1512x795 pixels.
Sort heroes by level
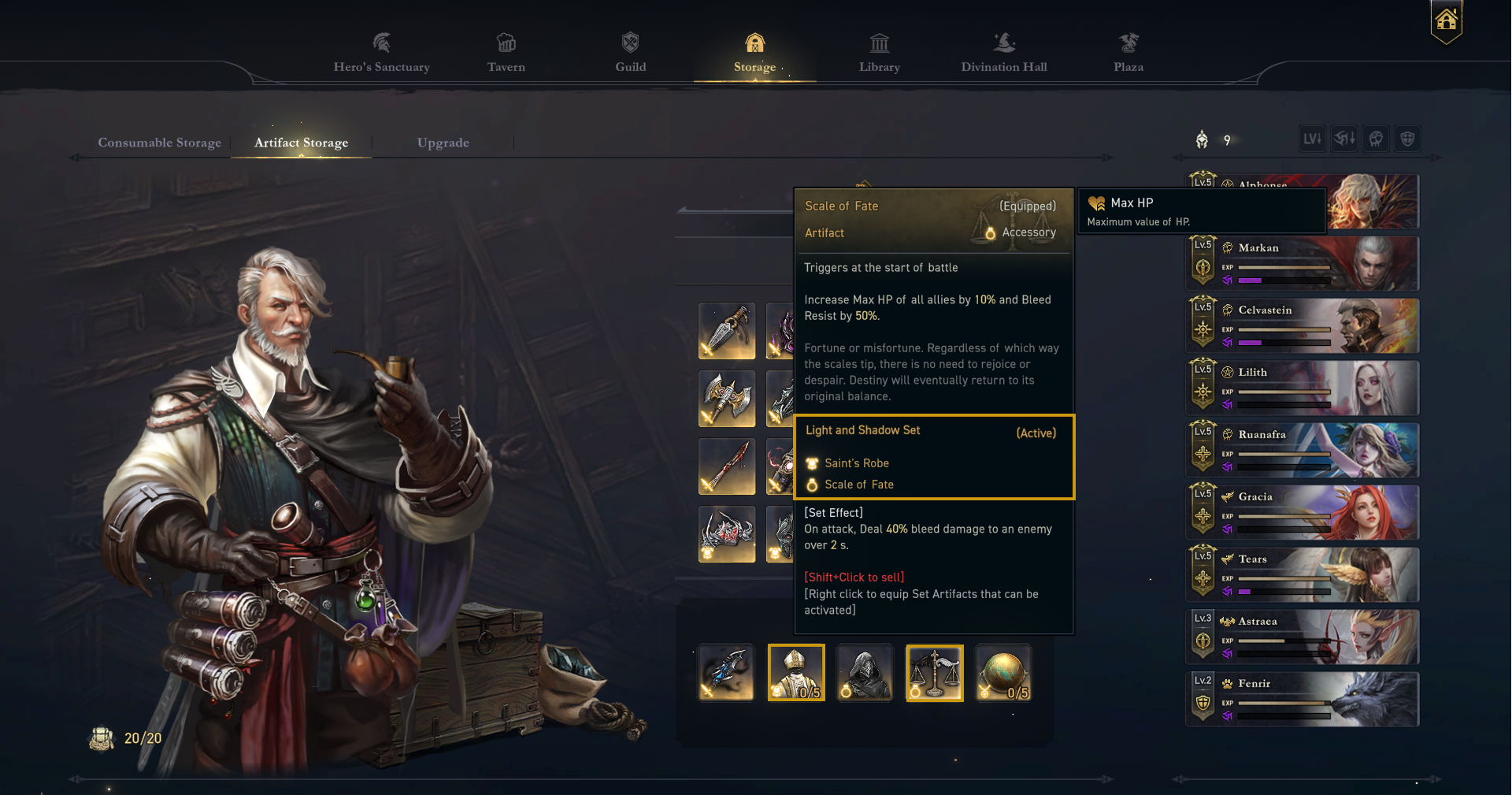click(1312, 139)
